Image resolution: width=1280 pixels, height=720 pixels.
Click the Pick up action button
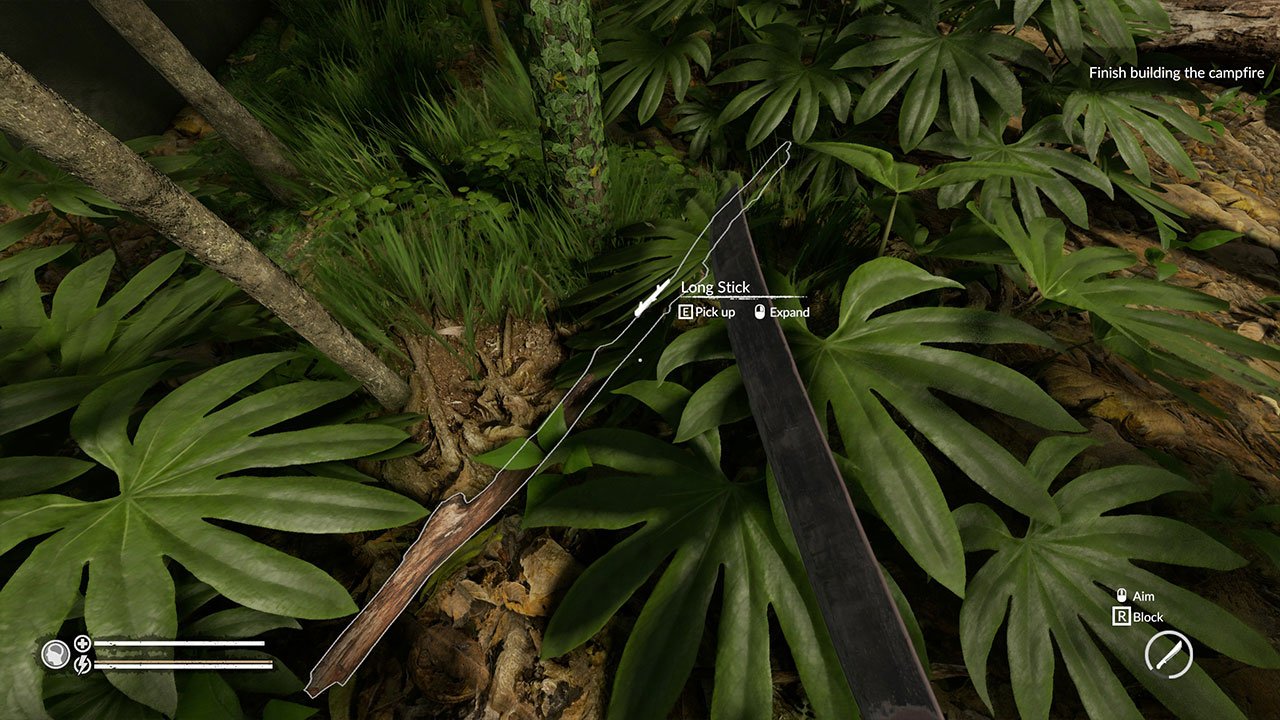point(705,312)
